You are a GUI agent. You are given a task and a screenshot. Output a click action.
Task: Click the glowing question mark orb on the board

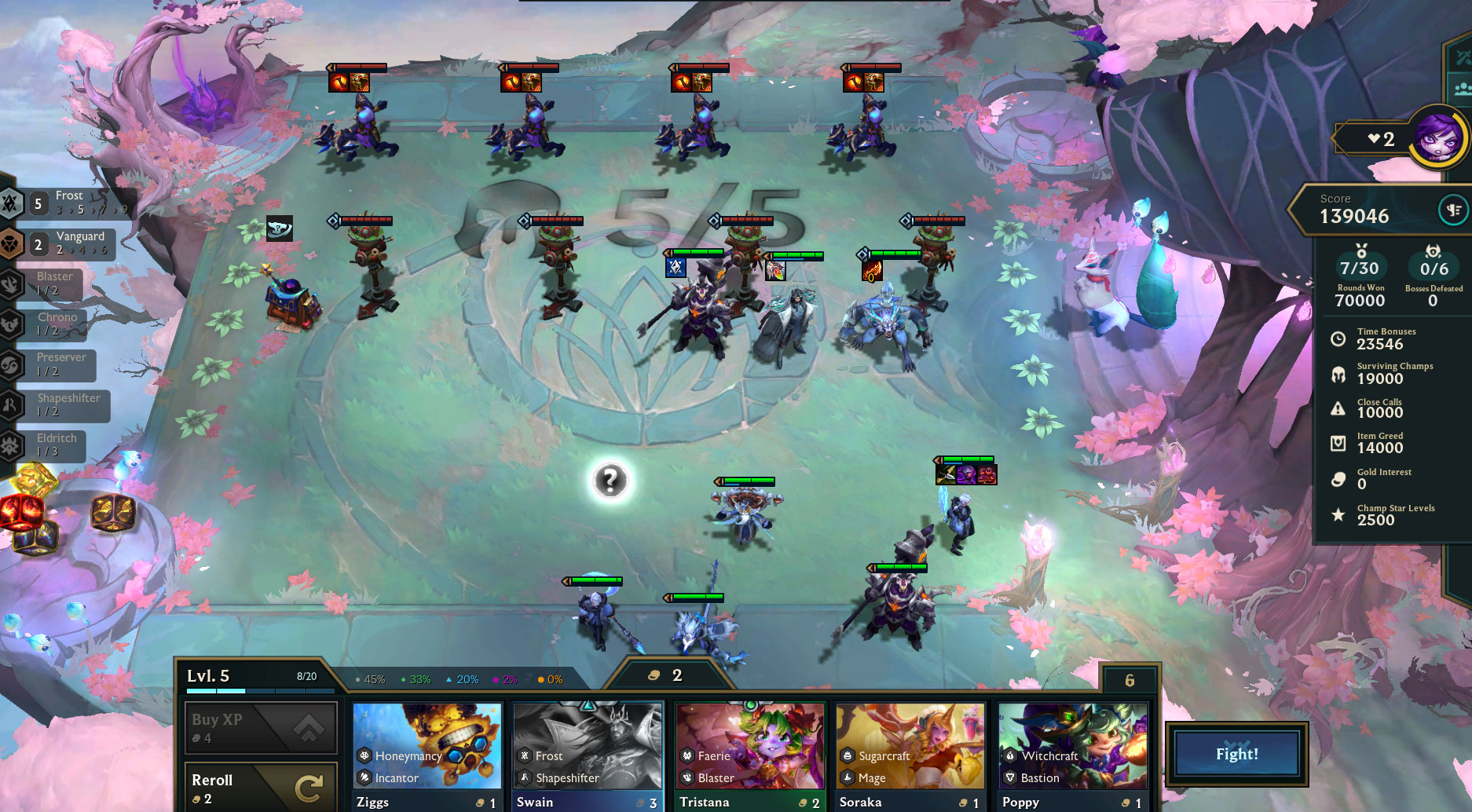tap(612, 481)
